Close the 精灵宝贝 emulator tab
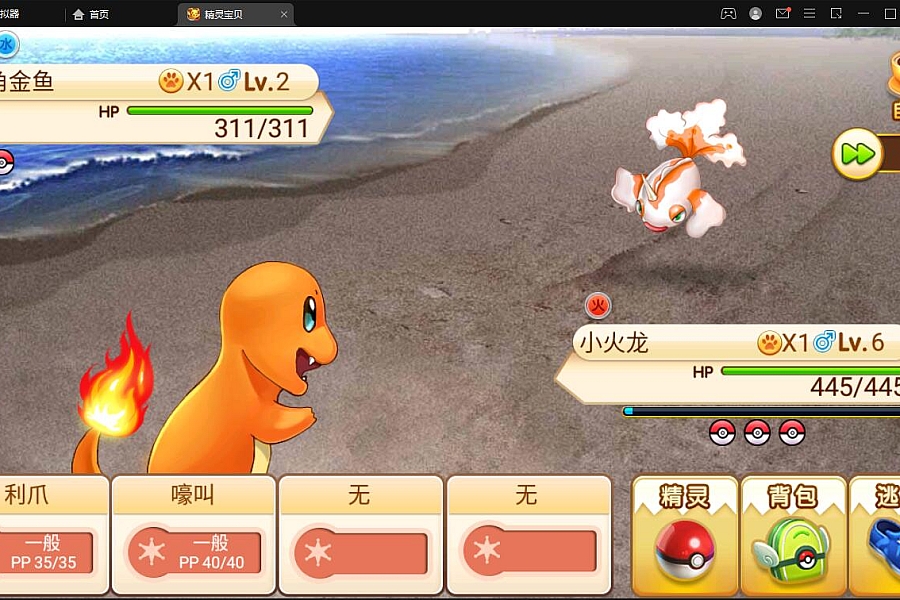 [x=284, y=14]
